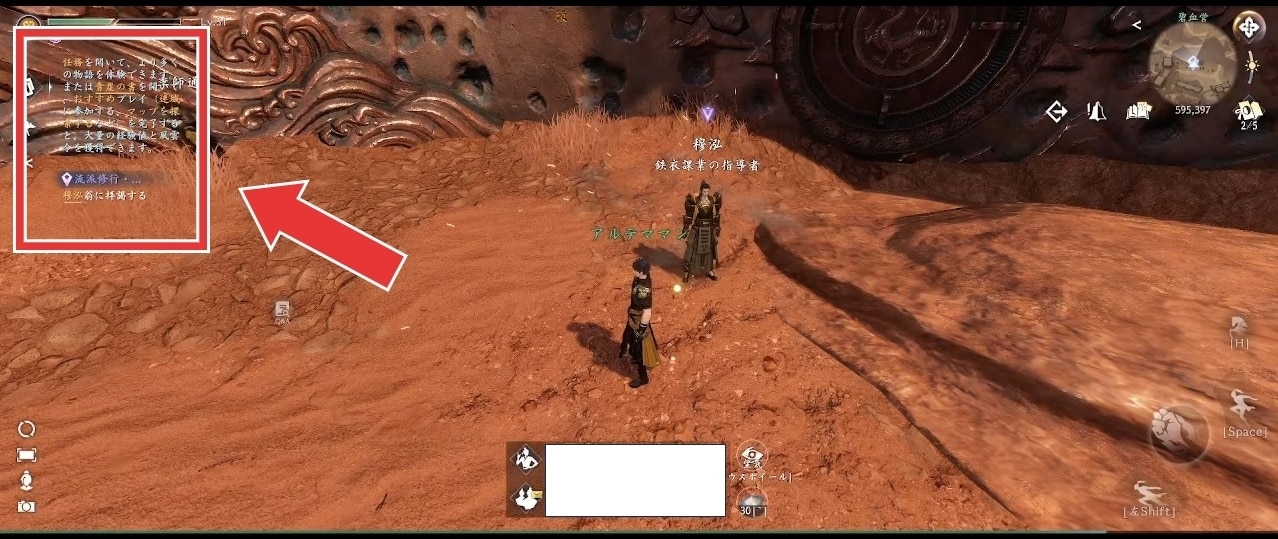This screenshot has height=539, width=1278.
Task: Click the circular refresh arrow icon
Action: (27, 428)
